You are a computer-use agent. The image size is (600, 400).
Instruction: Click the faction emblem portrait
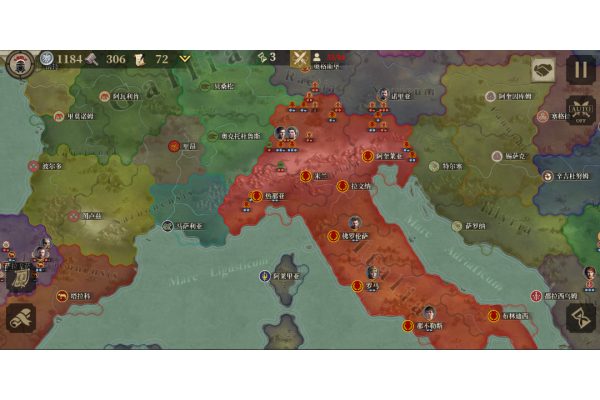pyautogui.click(x=20, y=63)
